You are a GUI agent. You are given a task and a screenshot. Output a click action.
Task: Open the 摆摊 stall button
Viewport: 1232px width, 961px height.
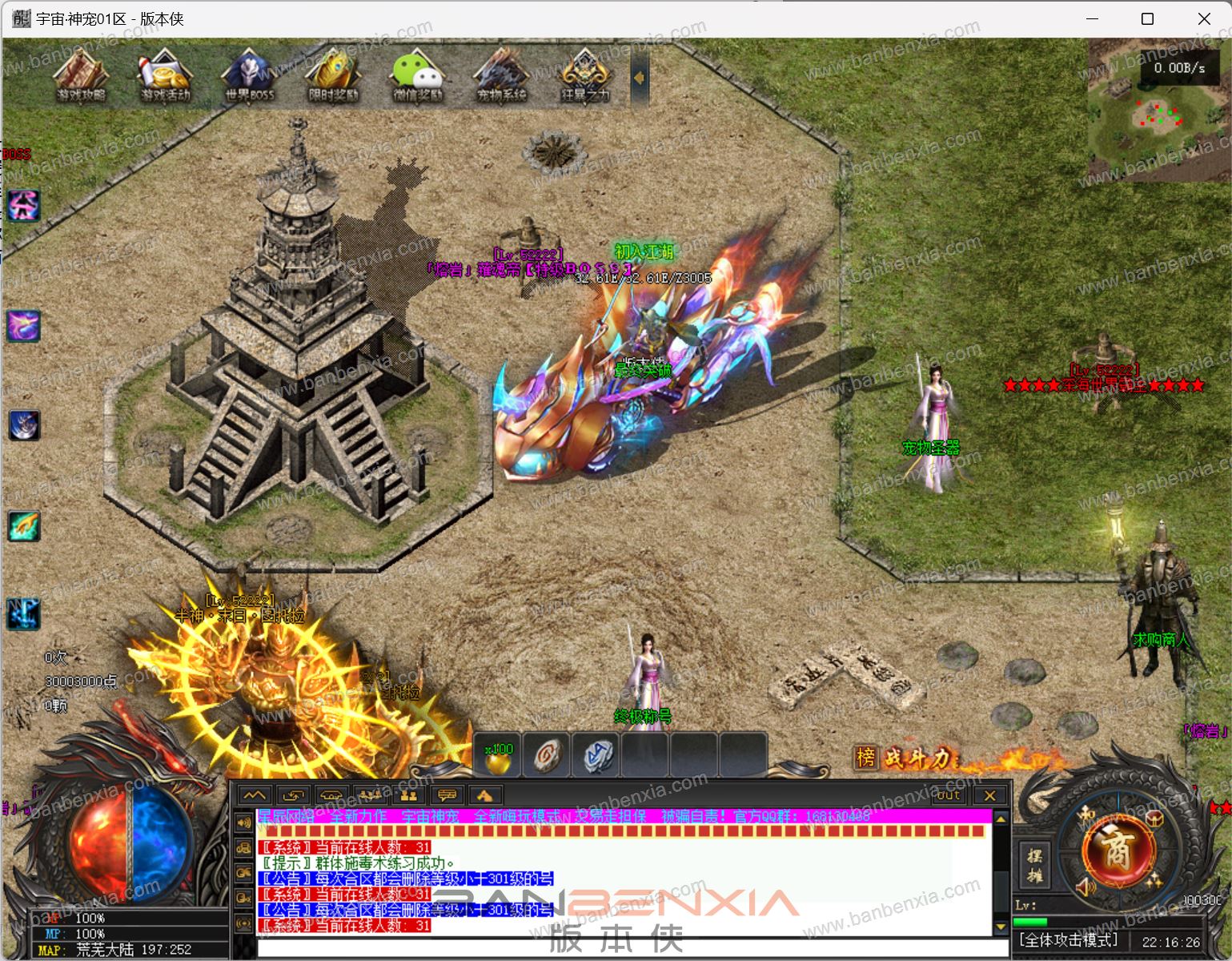(1034, 865)
